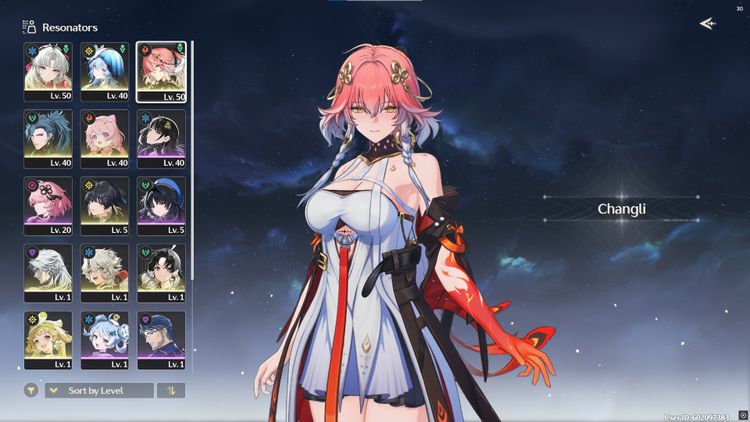Viewport: 750px width, 422px height.
Task: Choose the black-haired Lv. 40 resonator
Action: [x=161, y=136]
